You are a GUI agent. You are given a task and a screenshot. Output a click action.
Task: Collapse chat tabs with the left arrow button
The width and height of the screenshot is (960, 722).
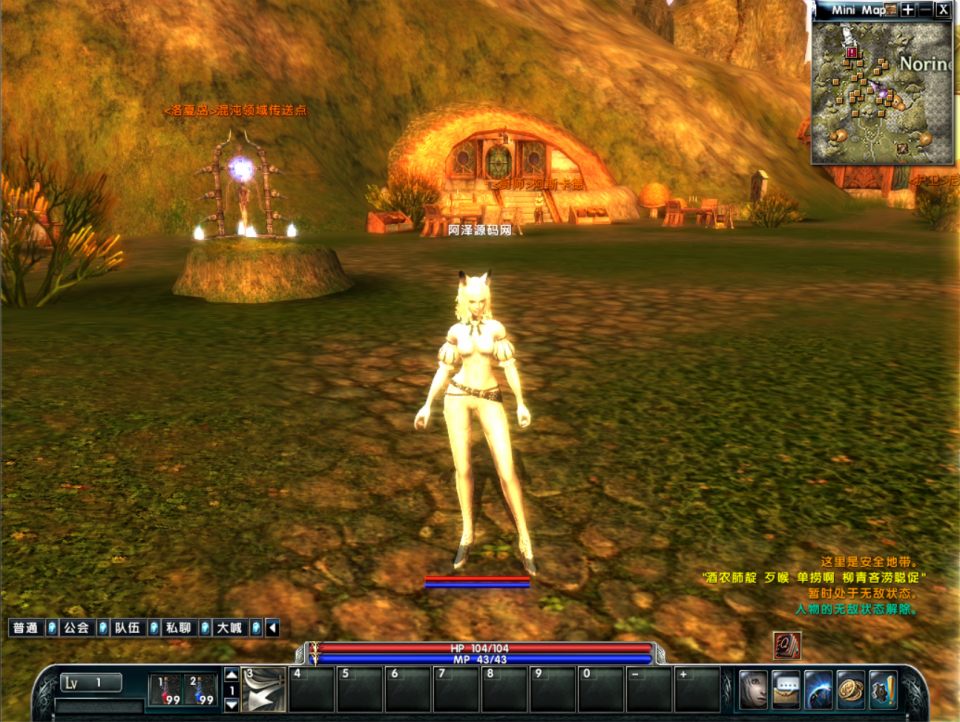tap(272, 628)
